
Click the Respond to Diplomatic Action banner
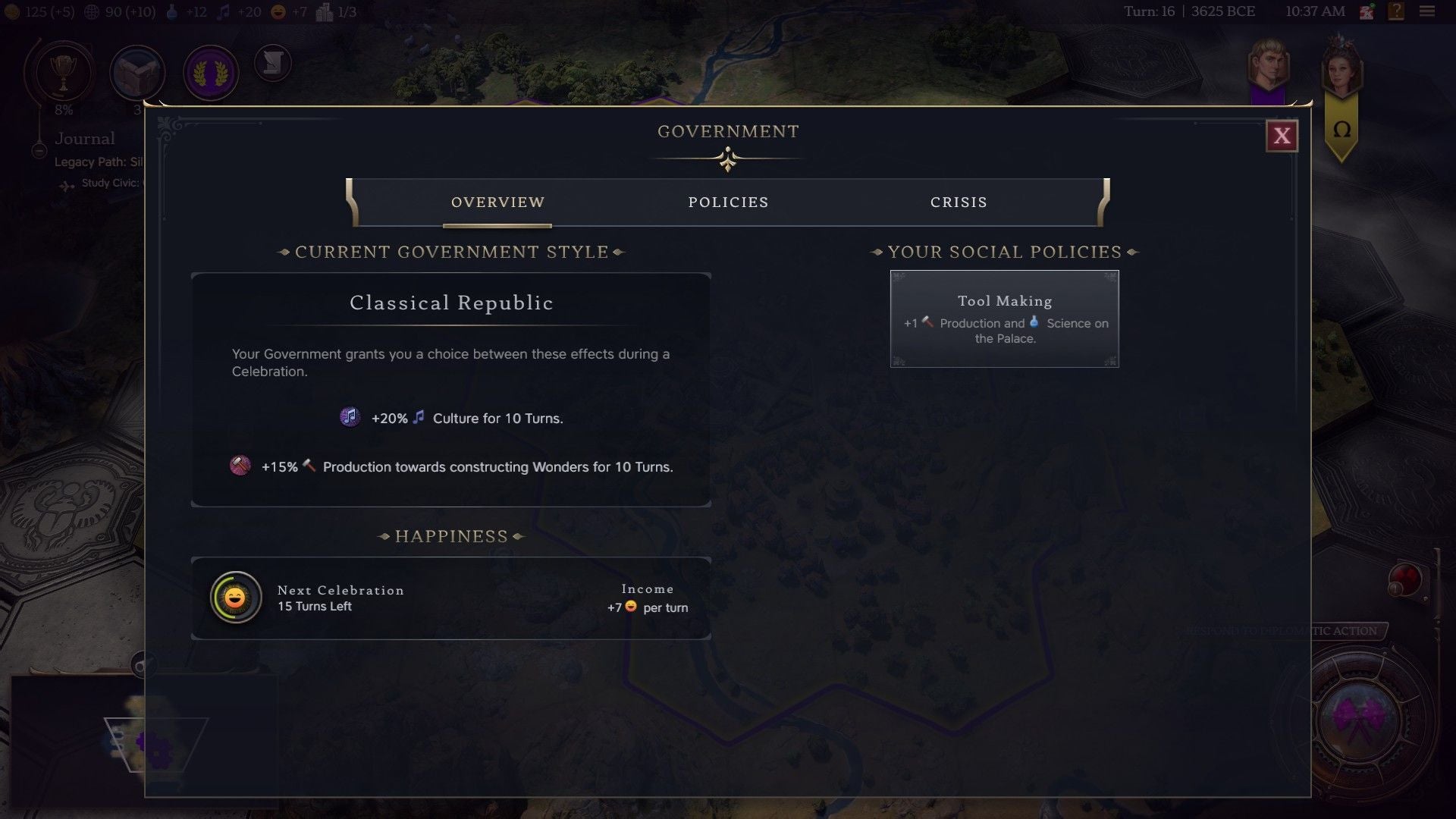[1282, 630]
